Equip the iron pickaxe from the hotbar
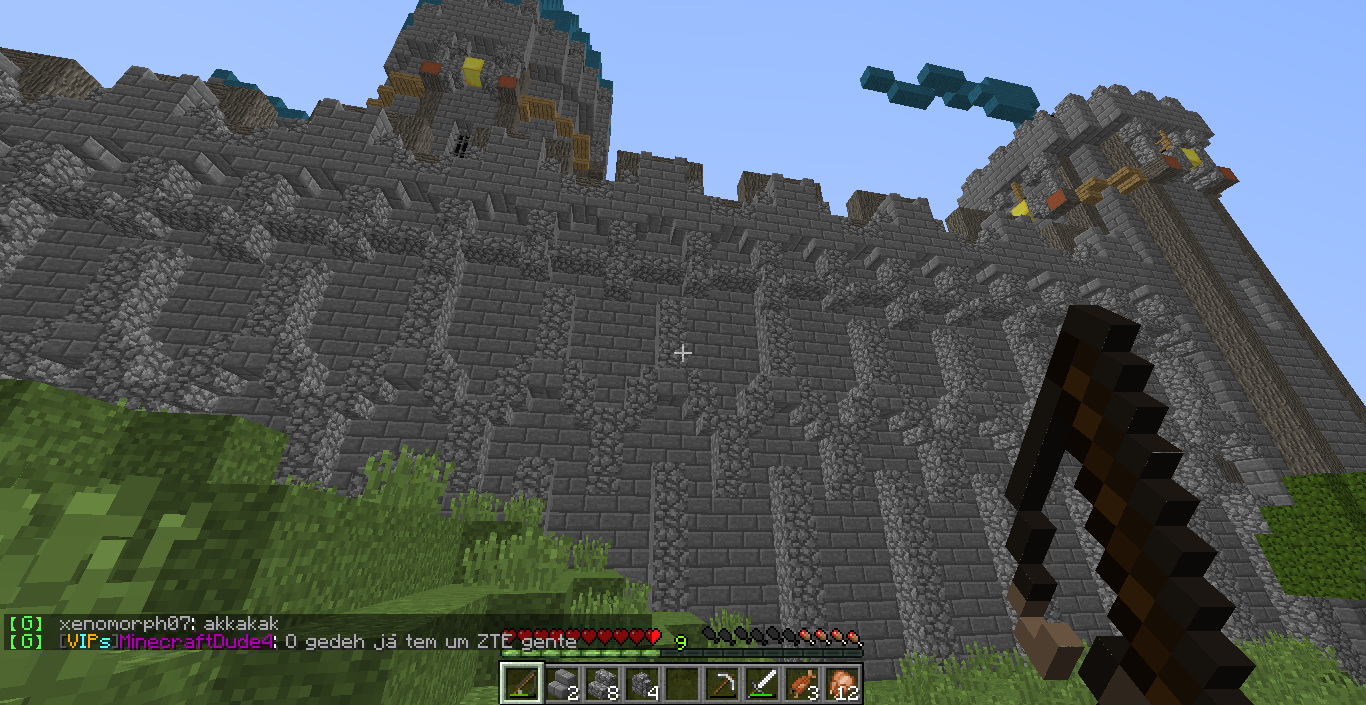This screenshot has height=705, width=1366. click(x=722, y=683)
